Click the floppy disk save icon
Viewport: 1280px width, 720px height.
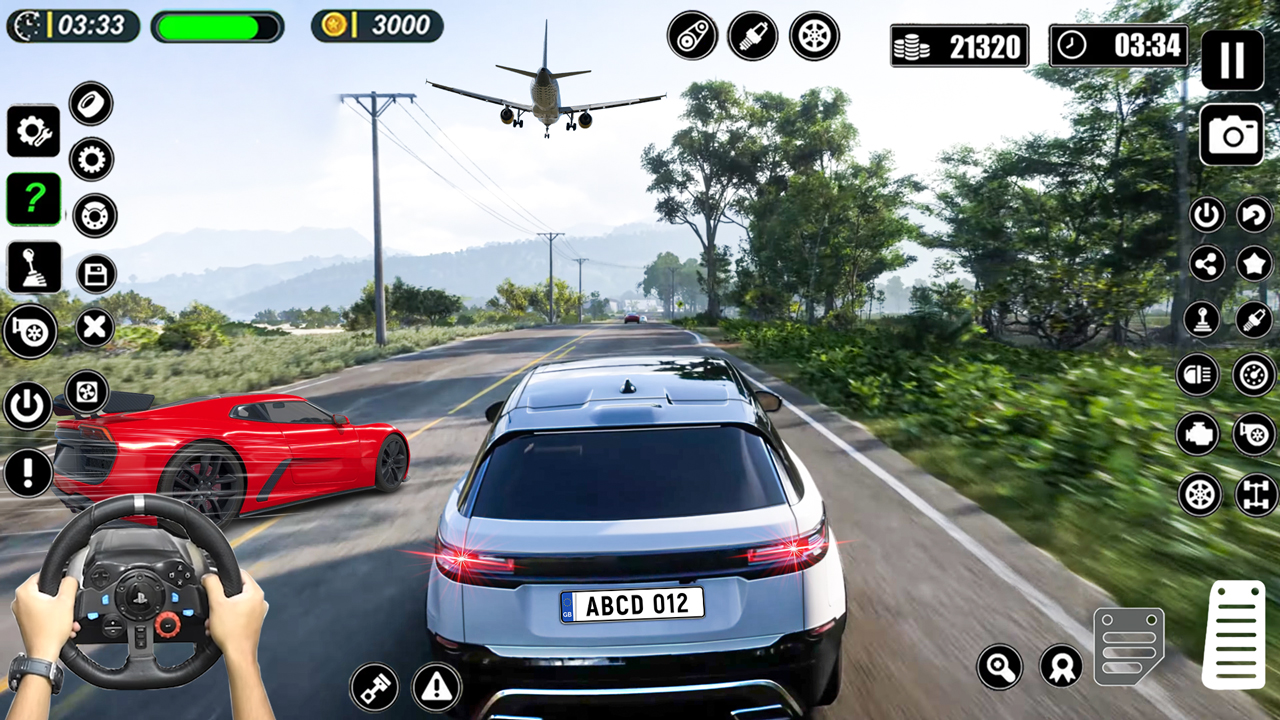click(96, 274)
